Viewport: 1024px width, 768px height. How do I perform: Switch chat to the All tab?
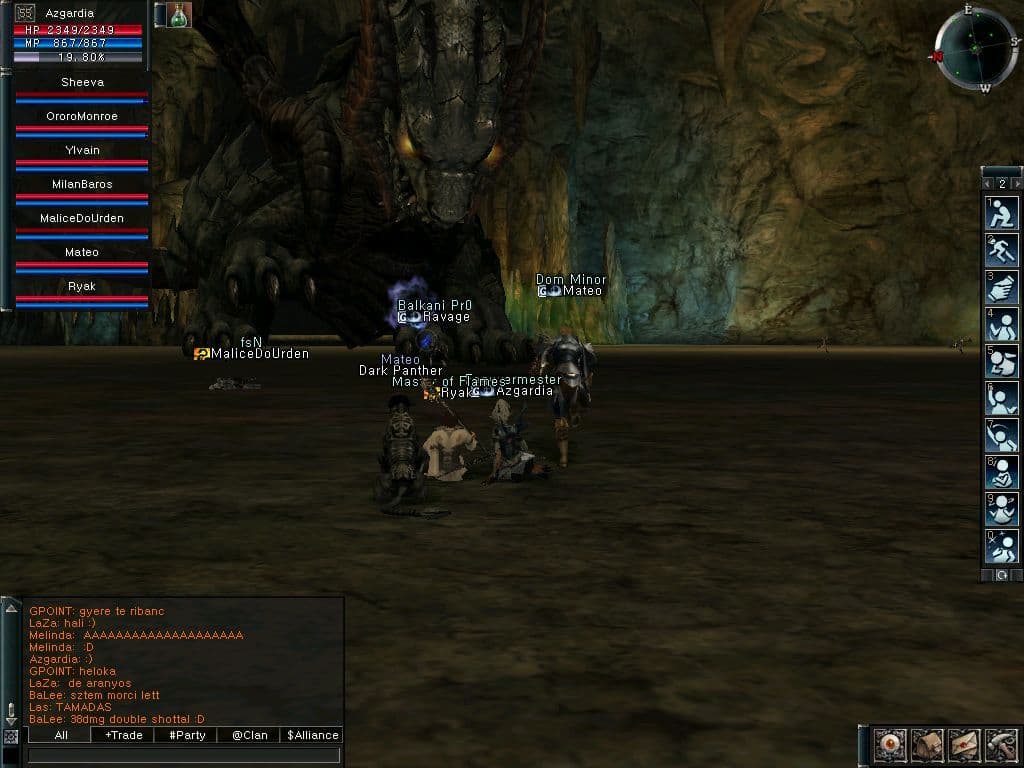[60, 735]
